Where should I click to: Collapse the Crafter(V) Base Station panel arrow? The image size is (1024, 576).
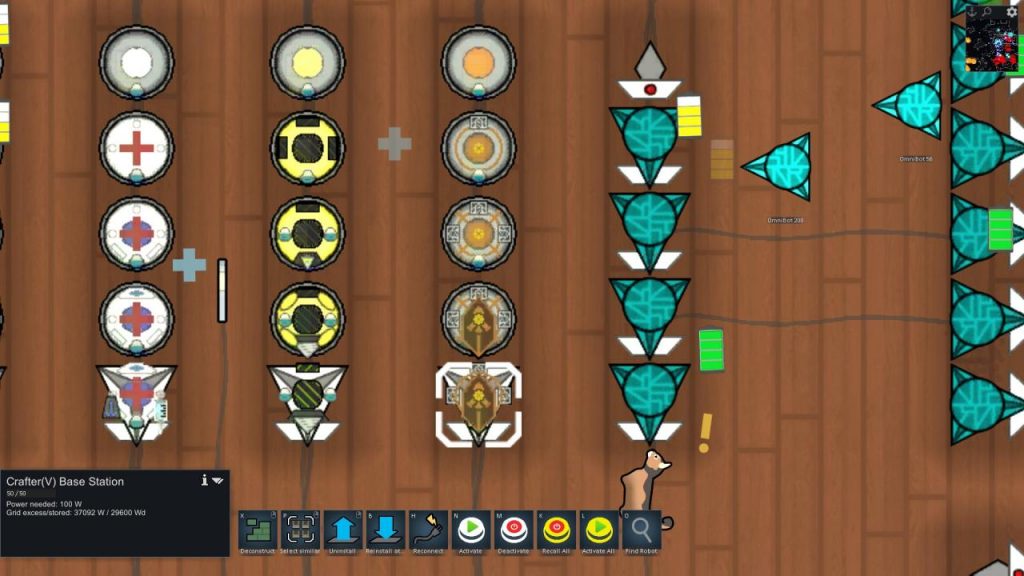tap(218, 480)
